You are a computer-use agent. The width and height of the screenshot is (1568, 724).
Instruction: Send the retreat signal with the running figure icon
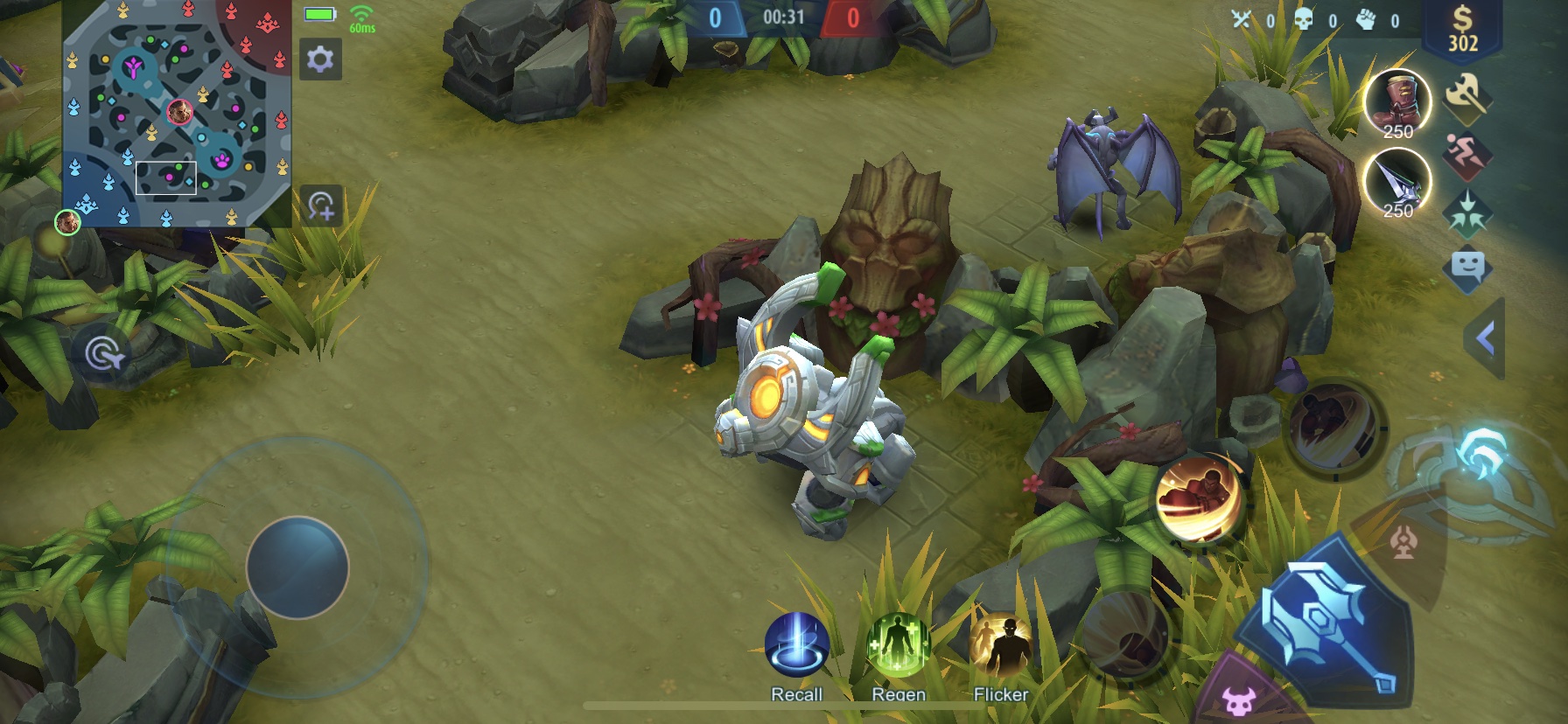[x=1466, y=154]
